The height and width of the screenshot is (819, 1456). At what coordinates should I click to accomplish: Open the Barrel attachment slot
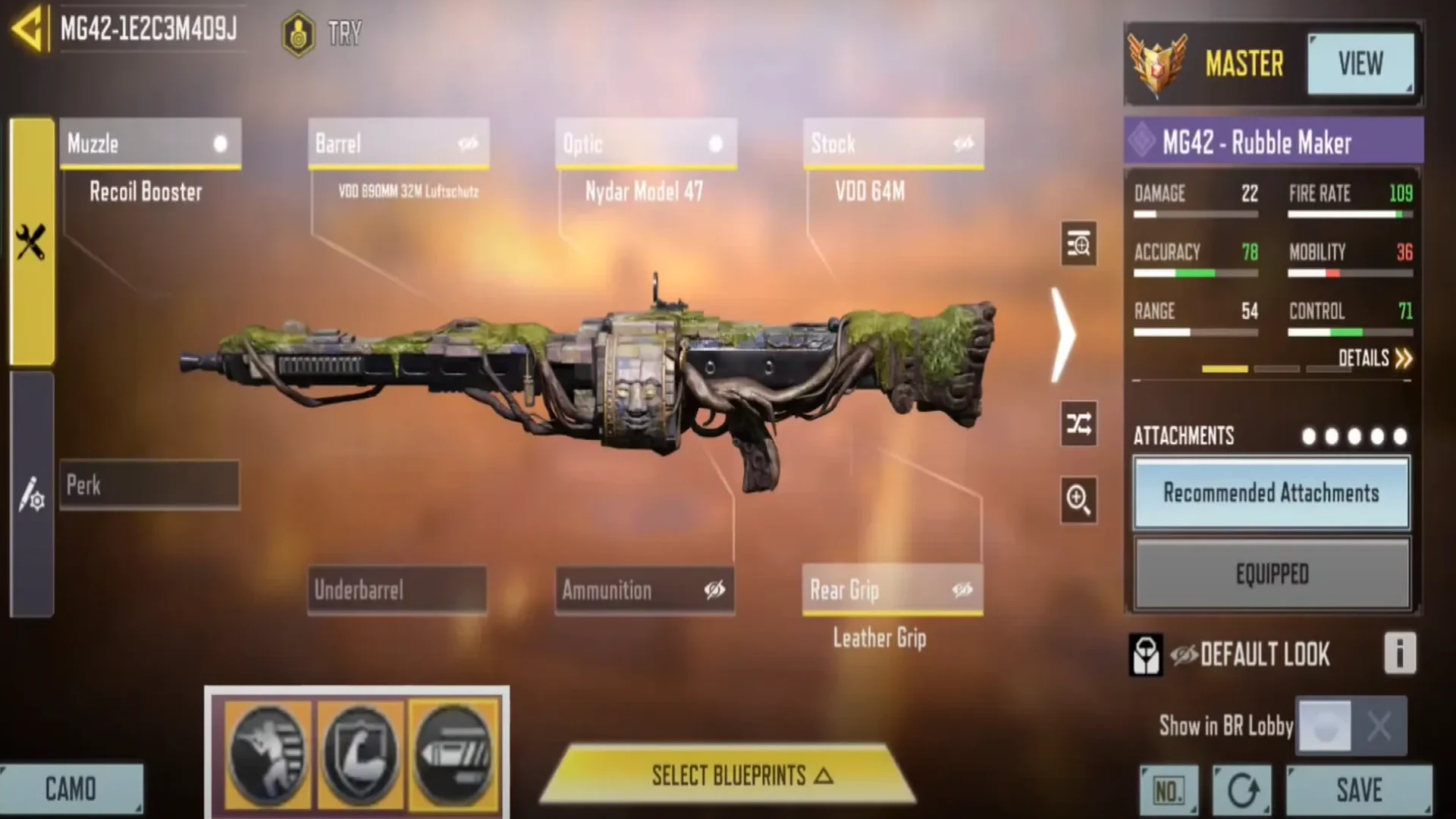pos(398,143)
